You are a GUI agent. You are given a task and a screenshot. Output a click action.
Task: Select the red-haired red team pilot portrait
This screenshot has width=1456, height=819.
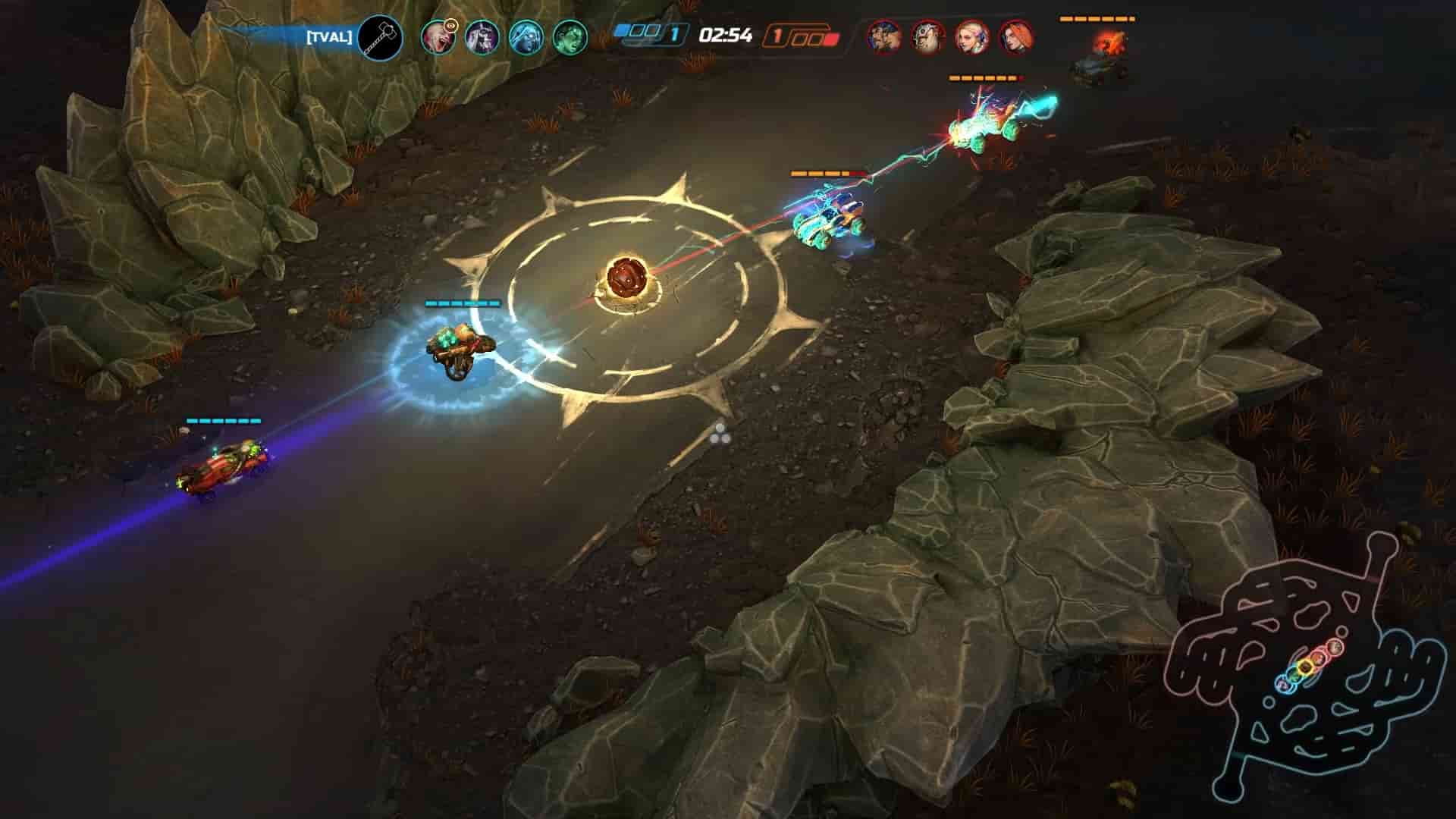(x=1015, y=37)
